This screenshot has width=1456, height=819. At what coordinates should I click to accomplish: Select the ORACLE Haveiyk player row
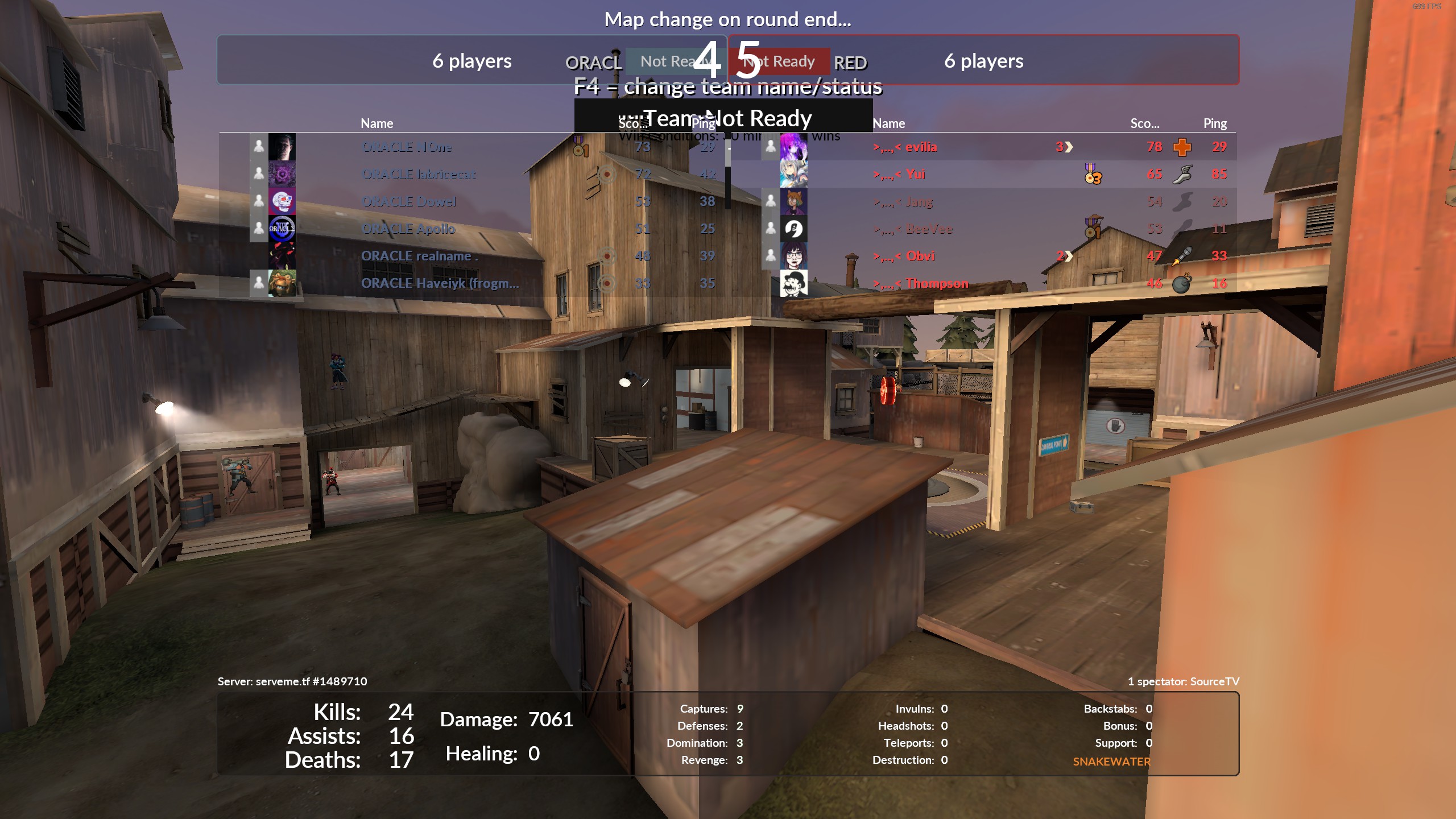440,283
